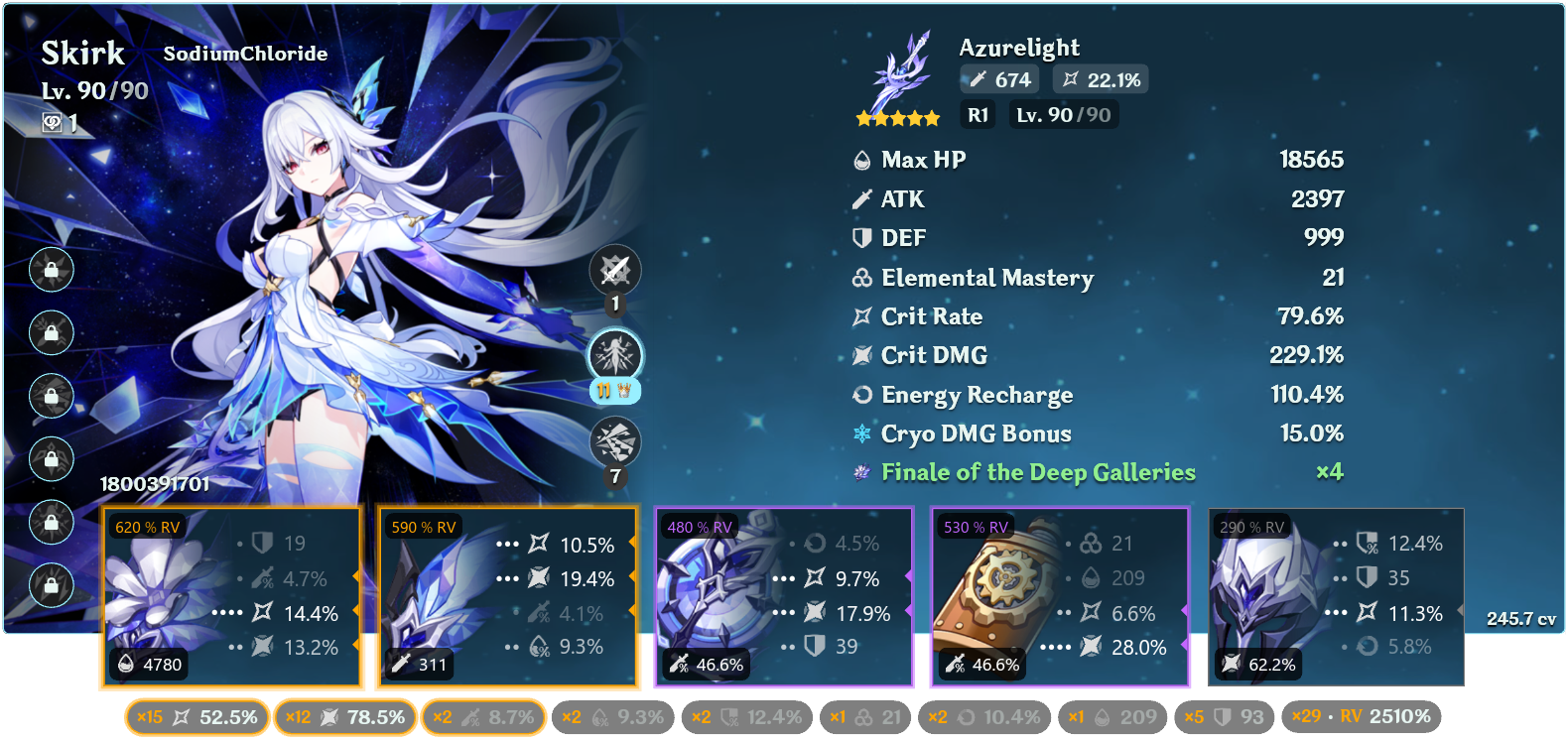The image size is (1568, 741).
Task: Expand the sands artifact showing 530% RV
Action: 1059,595
